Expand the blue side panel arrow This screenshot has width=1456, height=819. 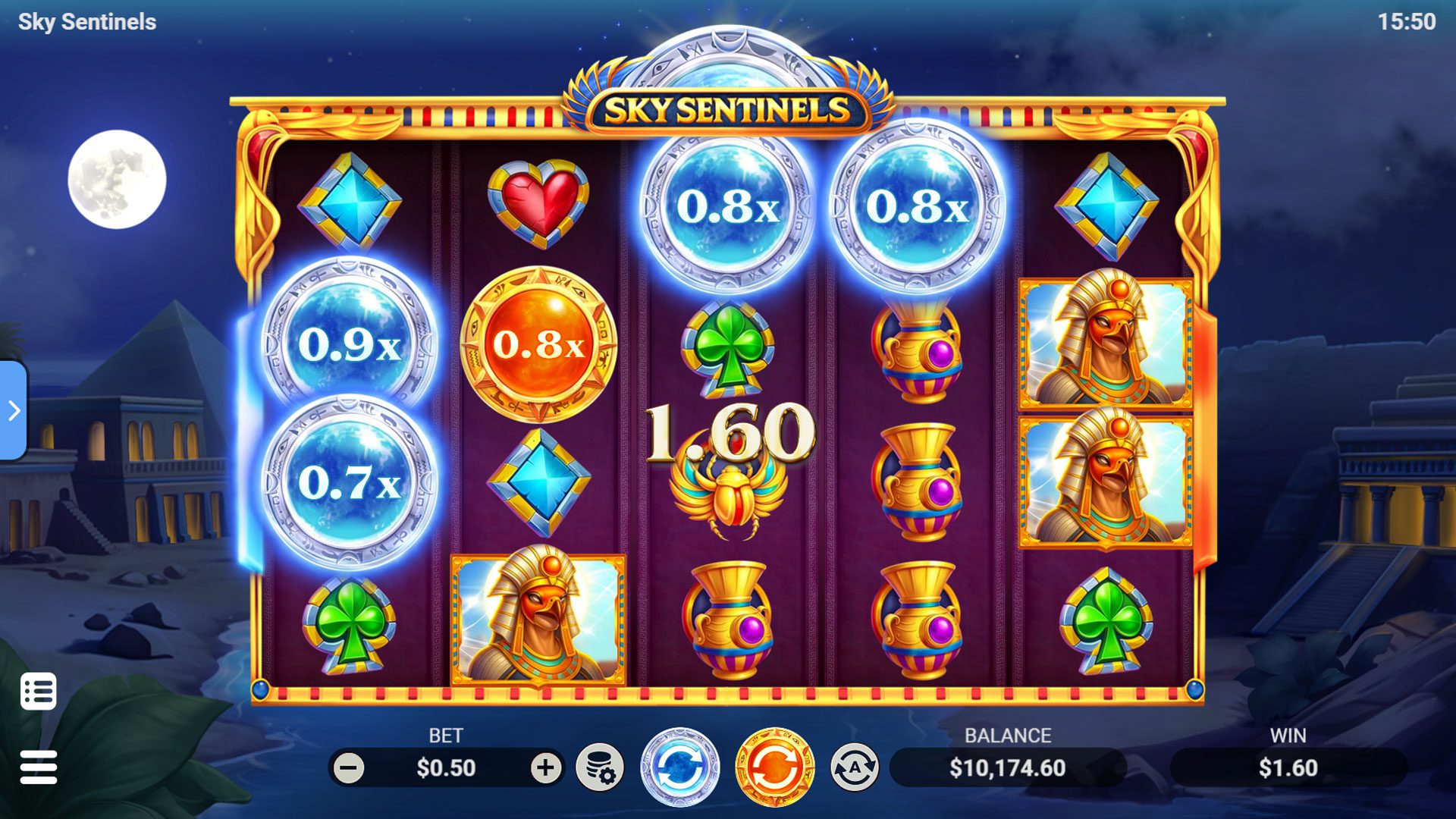pyautogui.click(x=14, y=410)
